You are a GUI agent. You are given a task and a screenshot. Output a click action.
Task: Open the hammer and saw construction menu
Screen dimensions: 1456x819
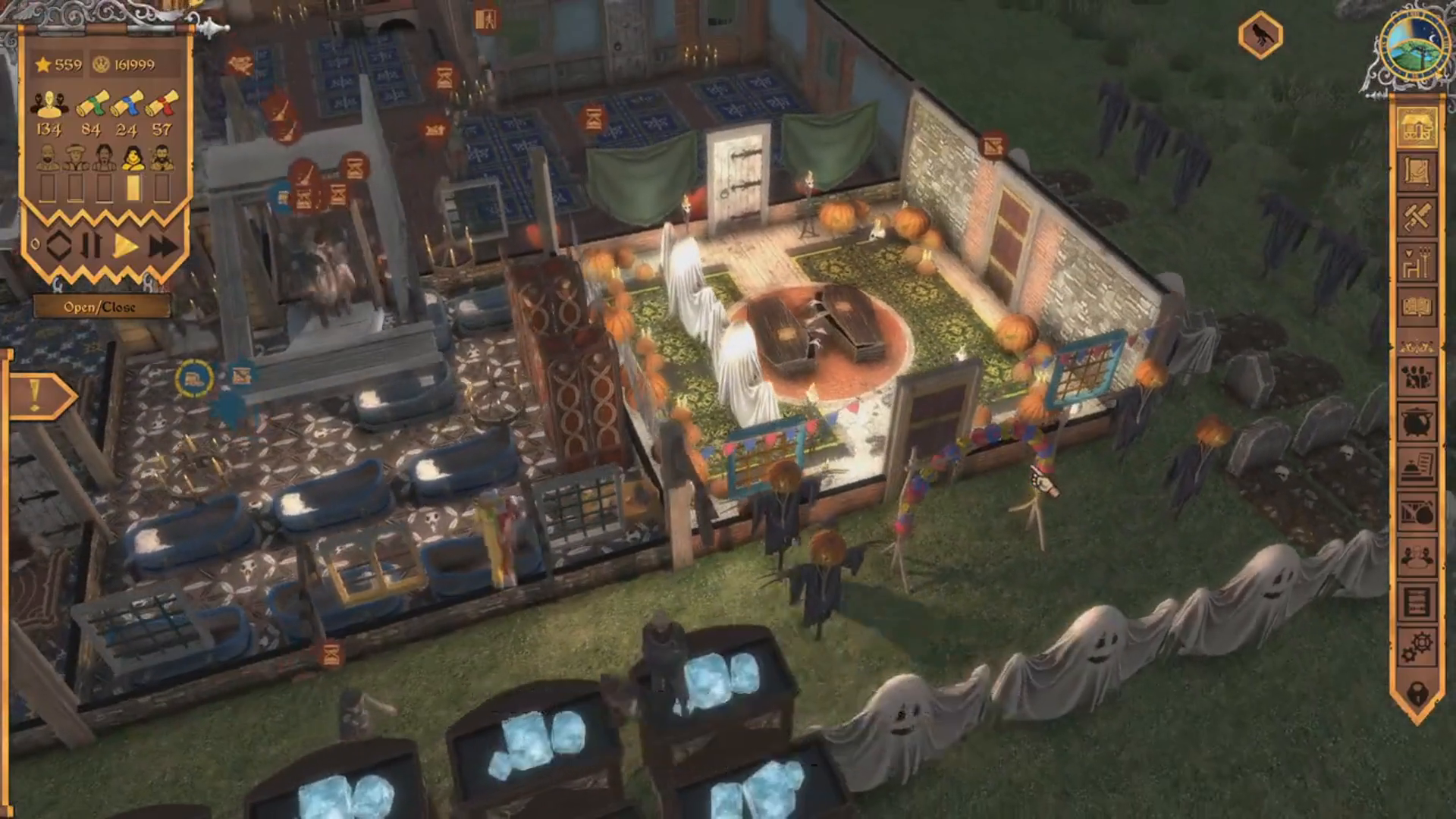point(1417,218)
